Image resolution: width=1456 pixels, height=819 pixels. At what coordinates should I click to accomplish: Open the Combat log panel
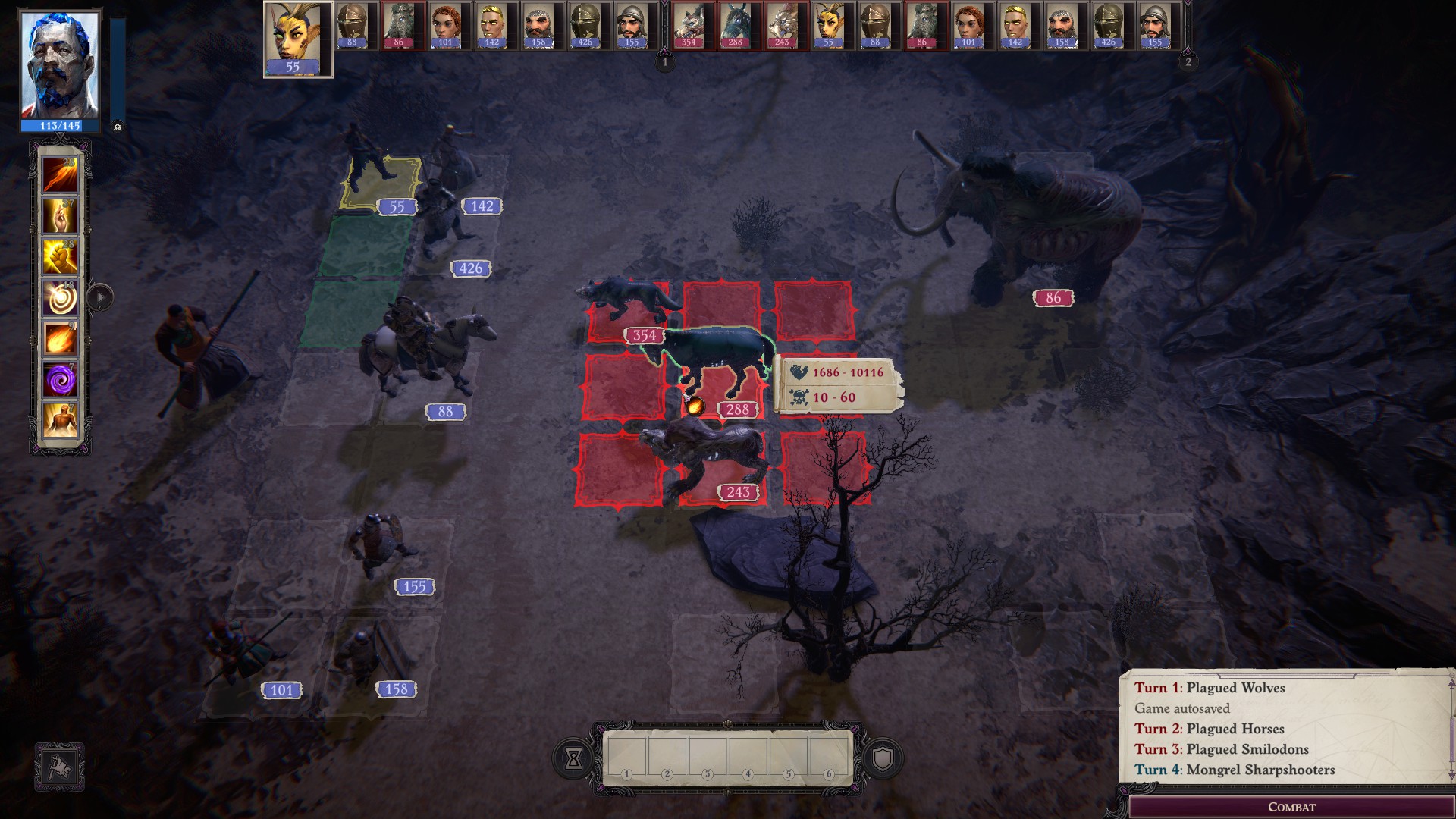point(1291,807)
